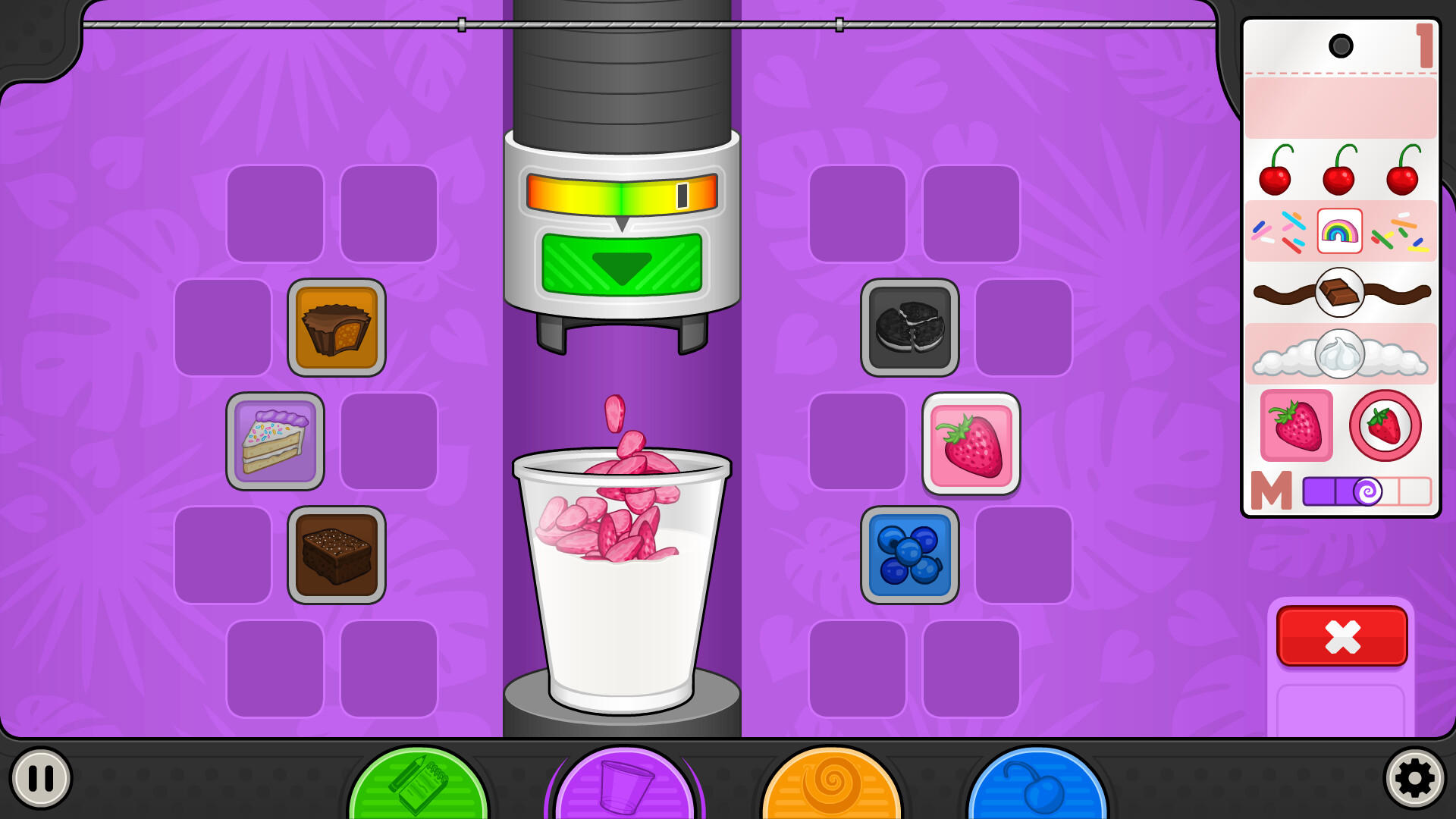The height and width of the screenshot is (819, 1456).
Task: Select the cookies mixable bin
Action: click(910, 328)
